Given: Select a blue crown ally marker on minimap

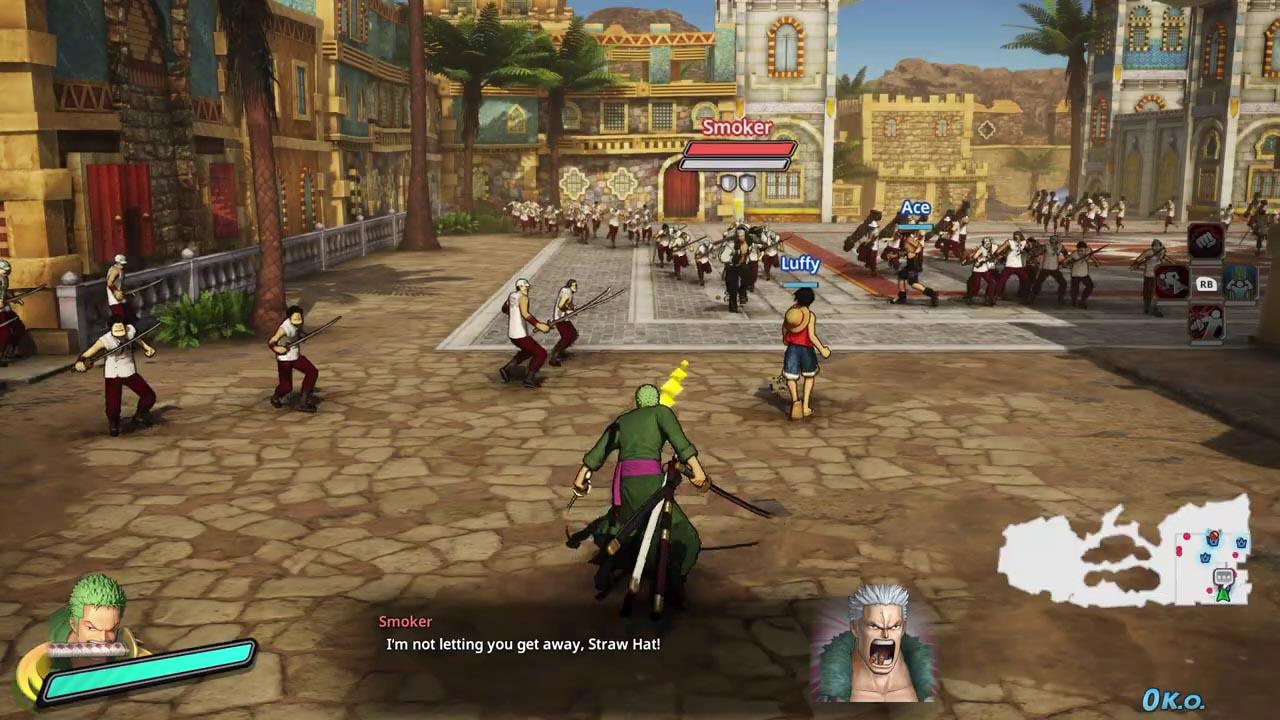Looking at the screenshot, I should click(x=1241, y=543).
